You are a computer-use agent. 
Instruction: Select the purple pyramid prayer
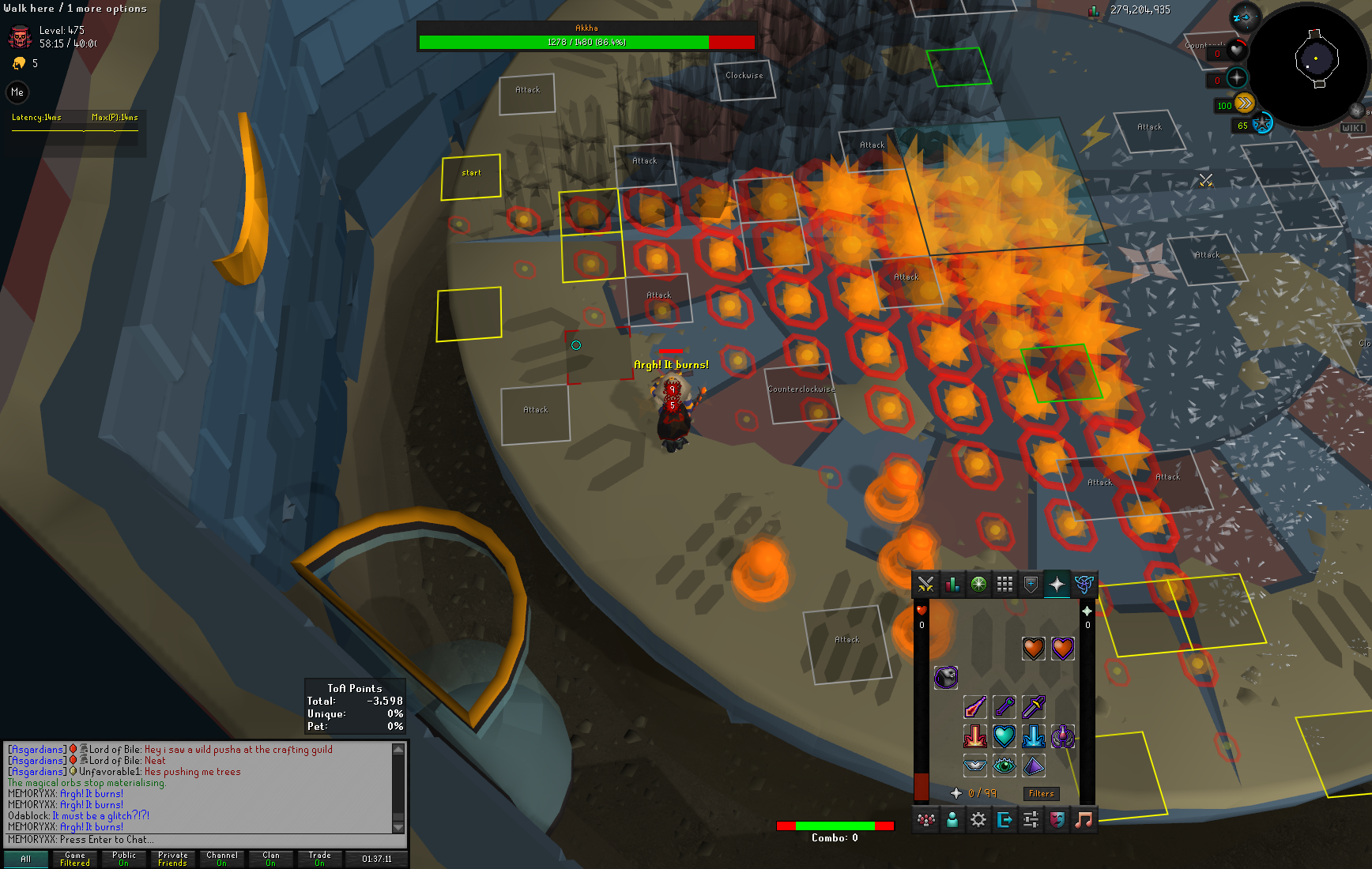[x=1033, y=765]
